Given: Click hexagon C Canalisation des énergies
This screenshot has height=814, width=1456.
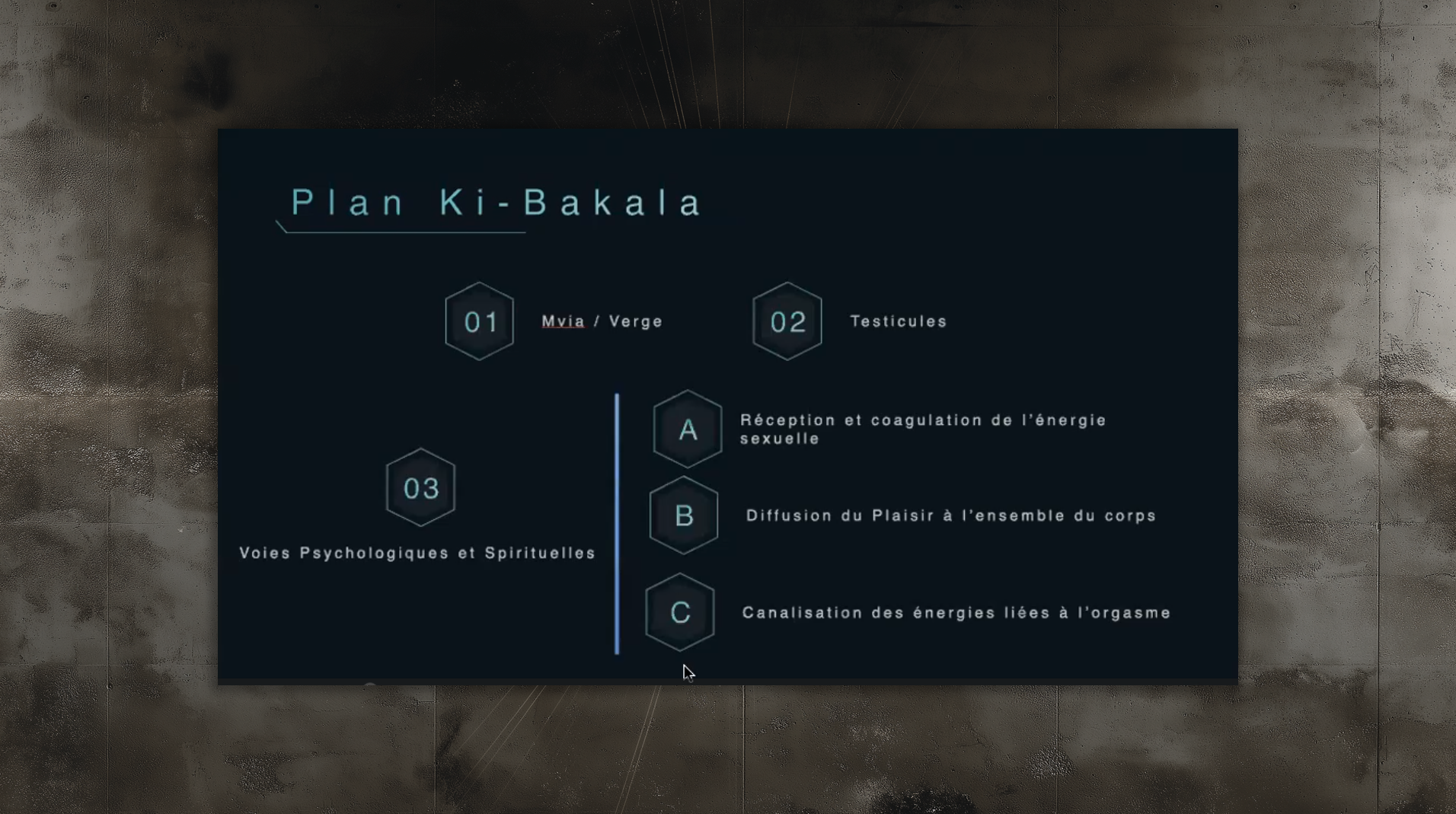Looking at the screenshot, I should [680, 612].
